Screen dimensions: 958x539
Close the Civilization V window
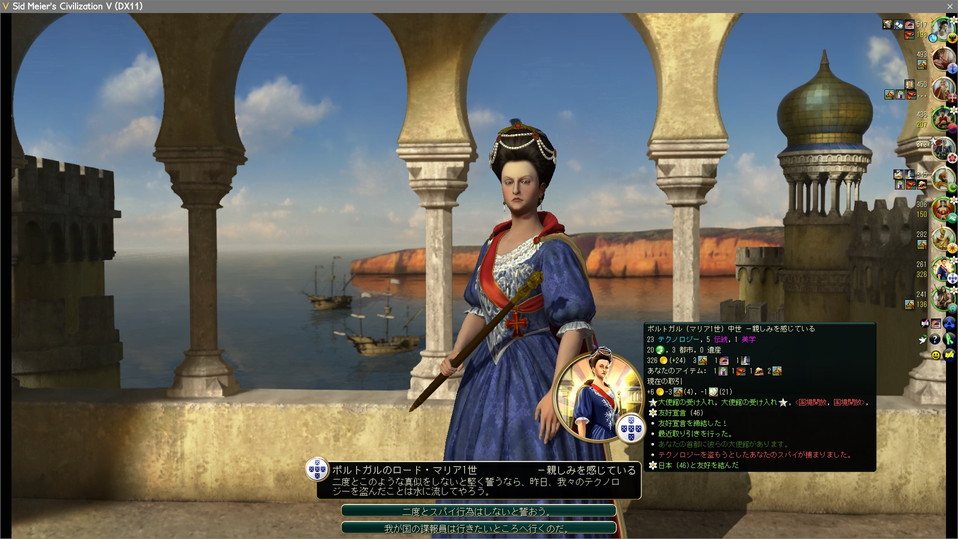(949, 6)
